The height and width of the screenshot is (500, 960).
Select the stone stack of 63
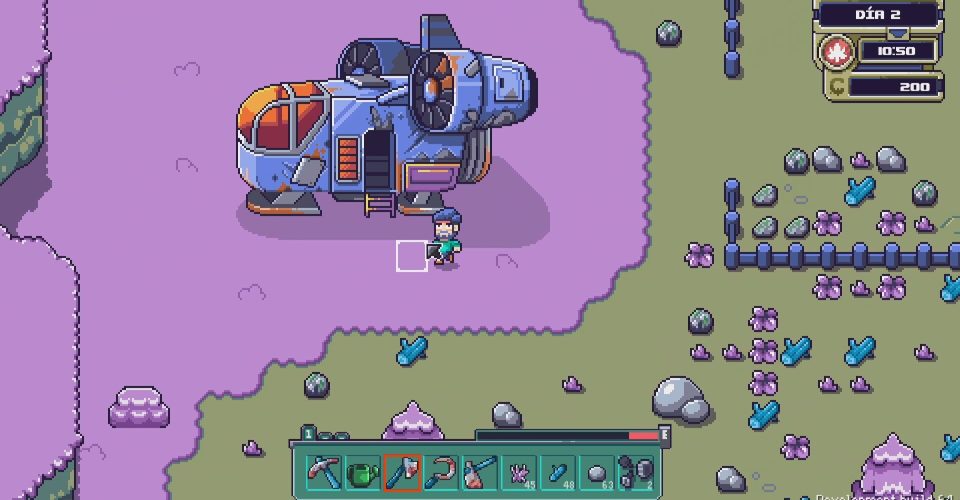598,471
